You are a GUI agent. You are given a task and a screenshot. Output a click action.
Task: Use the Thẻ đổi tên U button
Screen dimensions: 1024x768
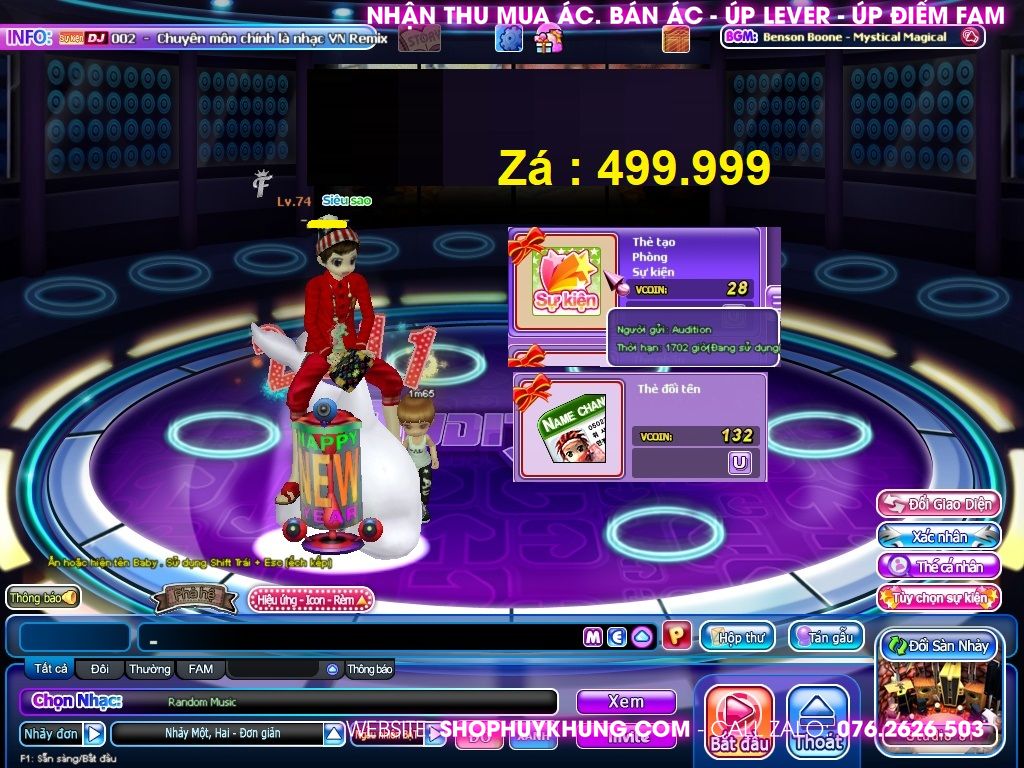740,462
